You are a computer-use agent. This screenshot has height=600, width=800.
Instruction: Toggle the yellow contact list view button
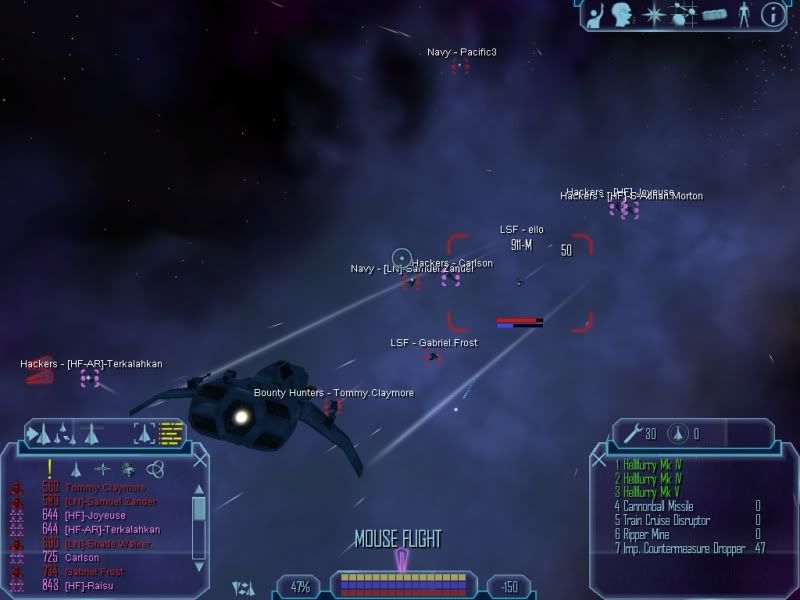[x=172, y=432]
